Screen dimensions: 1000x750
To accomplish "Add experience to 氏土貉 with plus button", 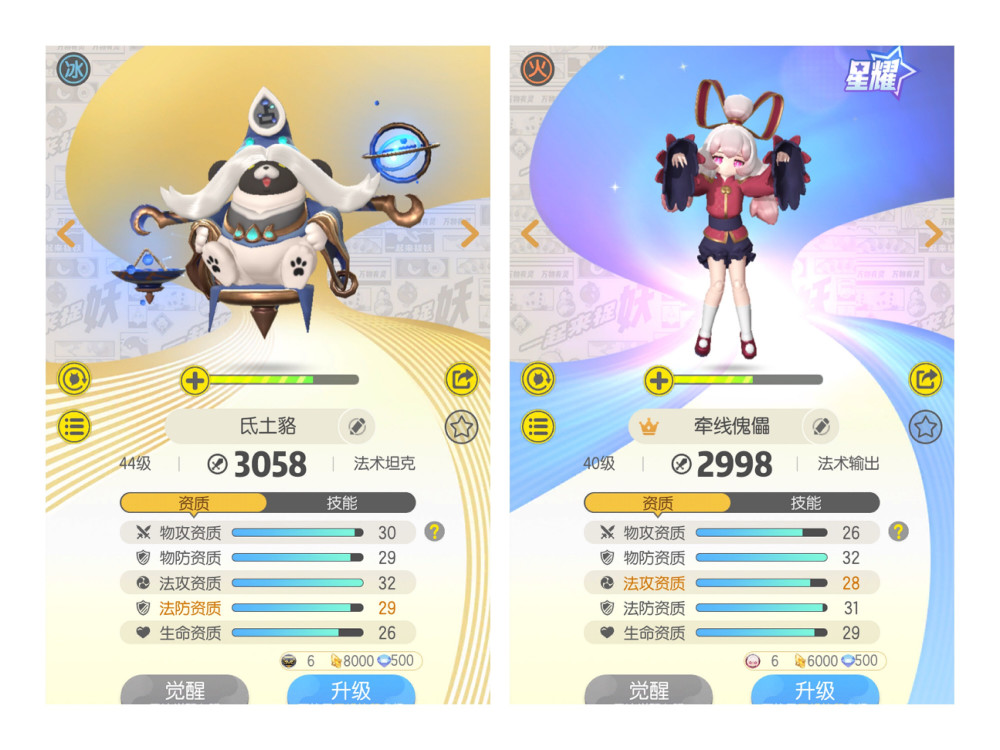I will (194, 380).
